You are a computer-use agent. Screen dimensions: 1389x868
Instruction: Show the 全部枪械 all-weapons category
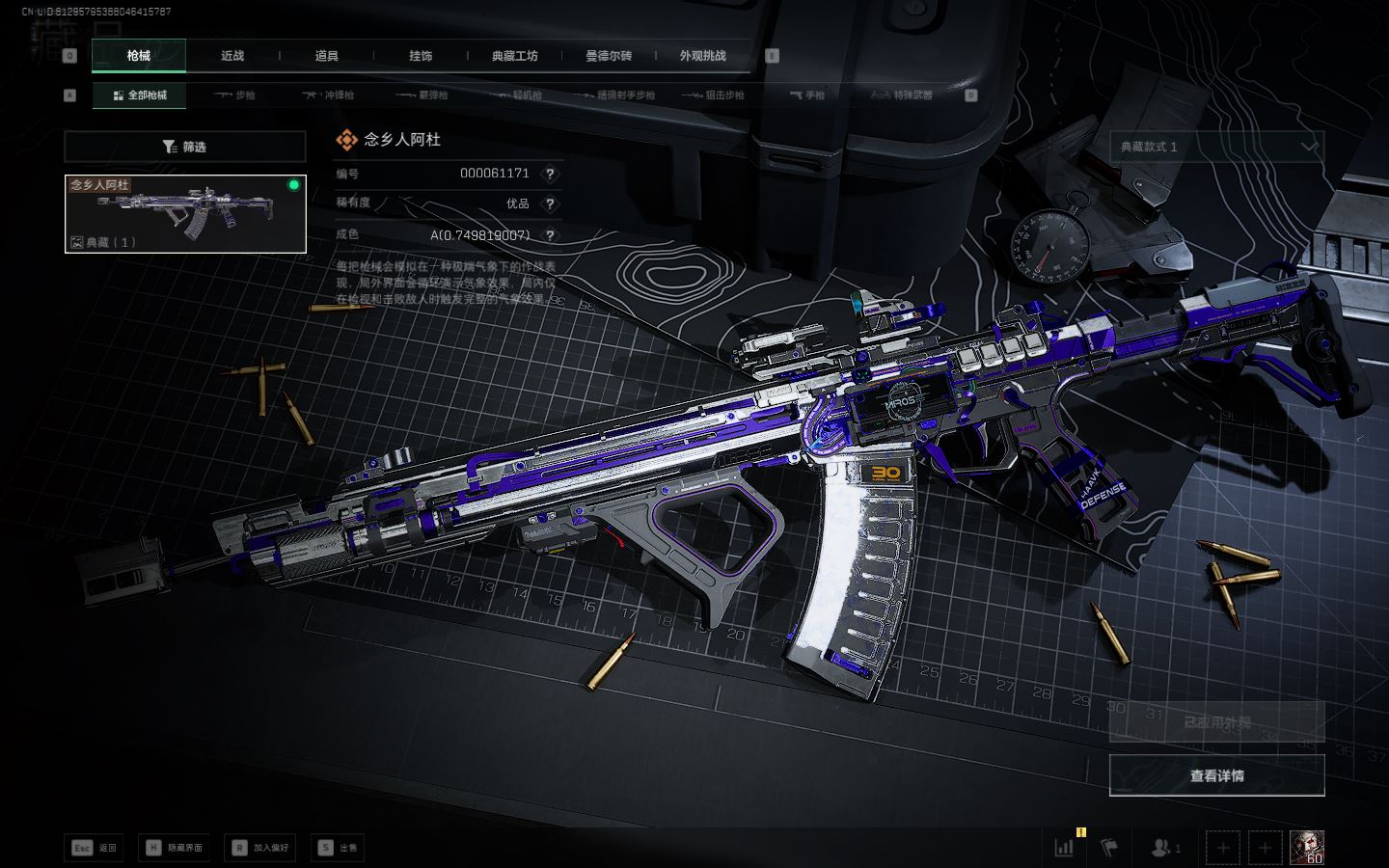tap(140, 95)
